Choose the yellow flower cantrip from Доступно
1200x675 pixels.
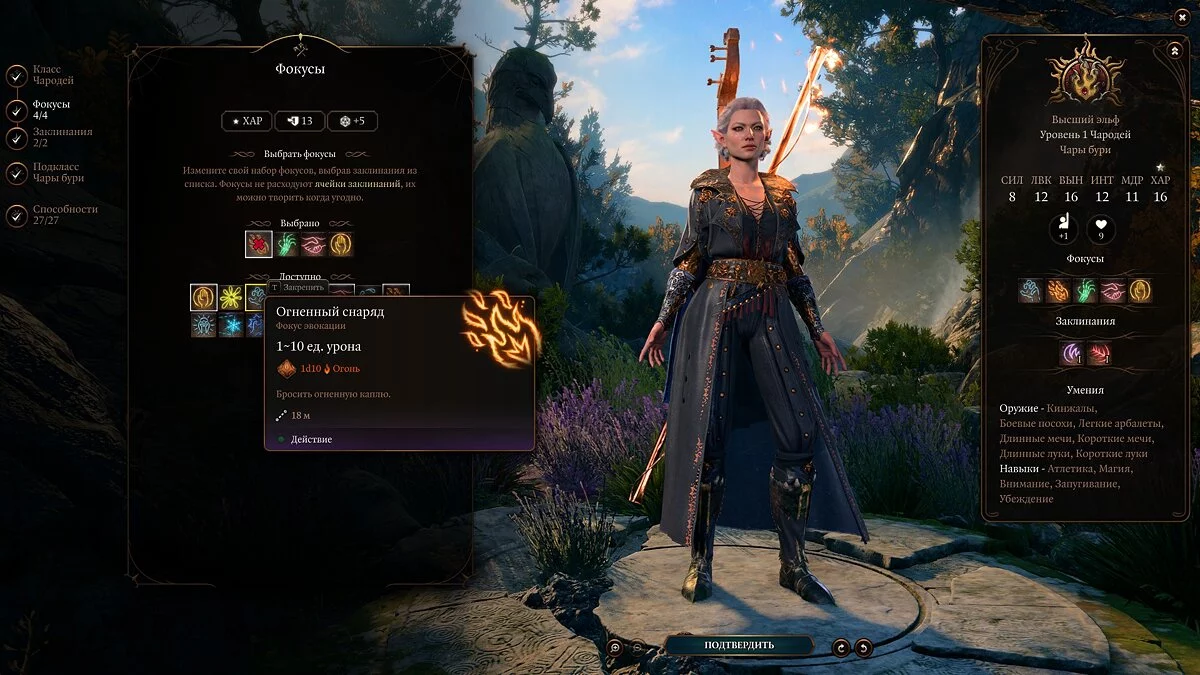tap(232, 297)
